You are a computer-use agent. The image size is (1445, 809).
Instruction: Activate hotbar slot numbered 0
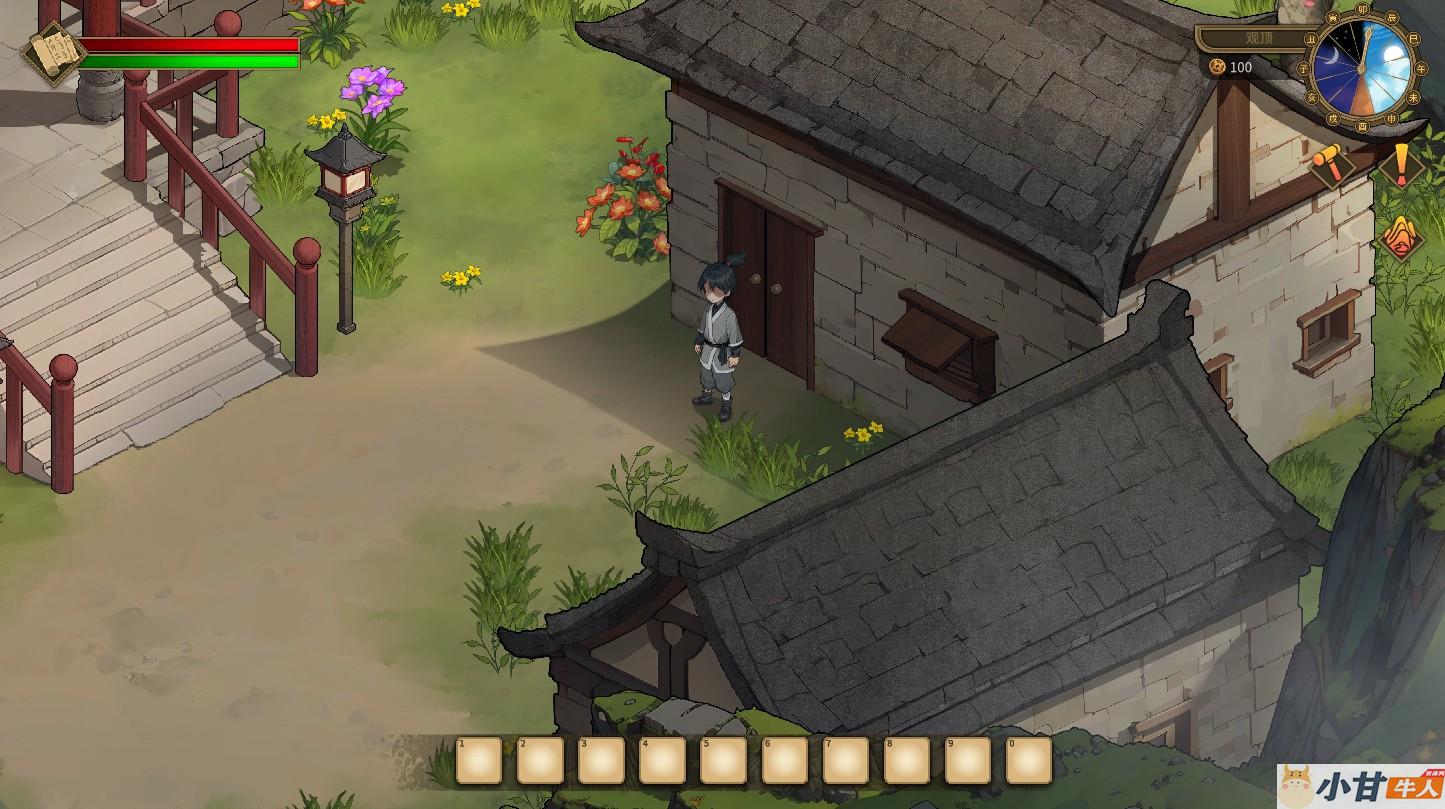click(1029, 761)
